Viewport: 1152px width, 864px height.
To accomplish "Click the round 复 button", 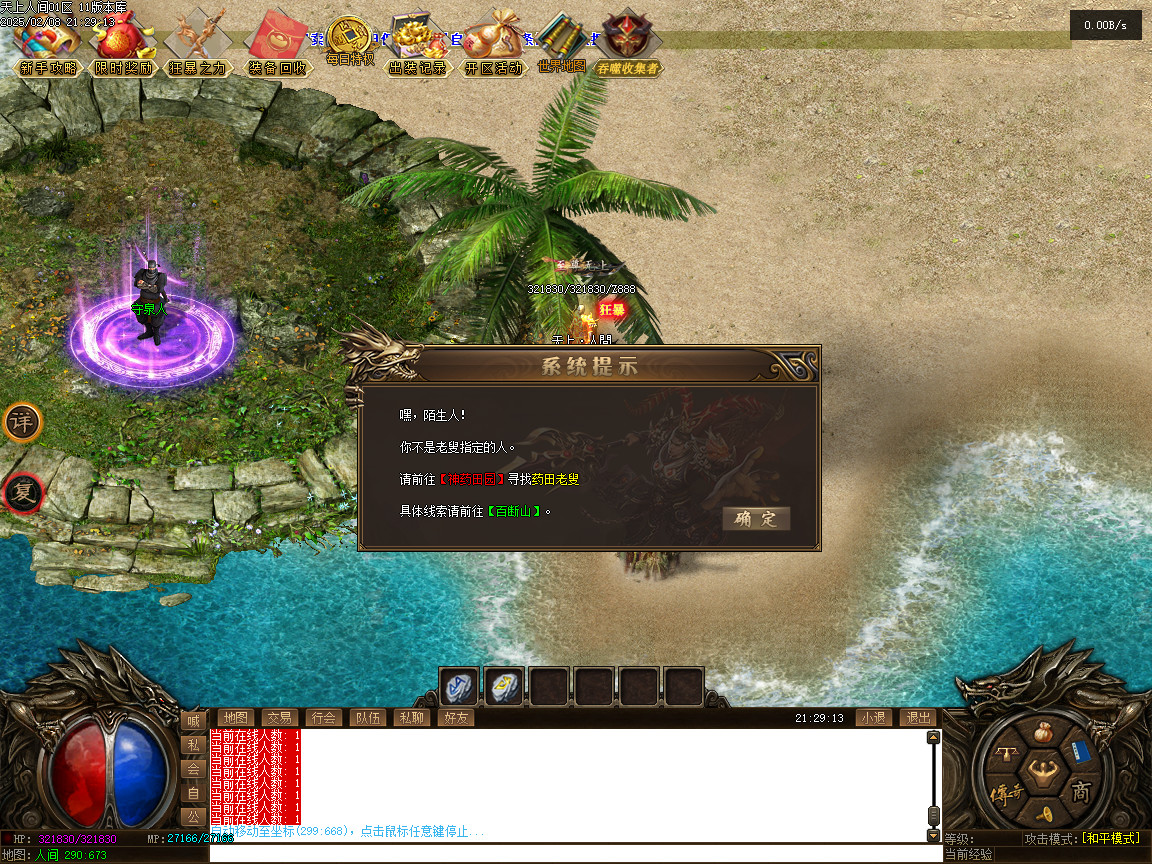I will click(x=22, y=492).
